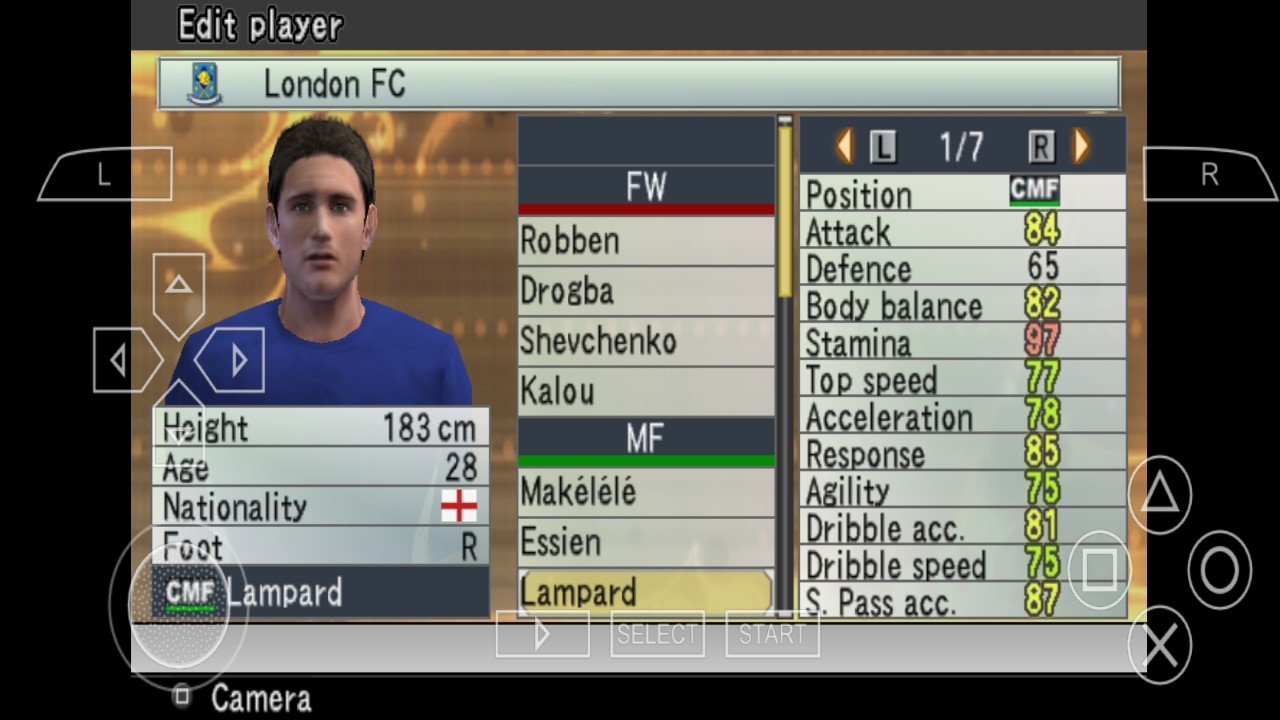Click the right arrow beside the R page indicator
Screen dimensions: 1280x720
(1078, 146)
